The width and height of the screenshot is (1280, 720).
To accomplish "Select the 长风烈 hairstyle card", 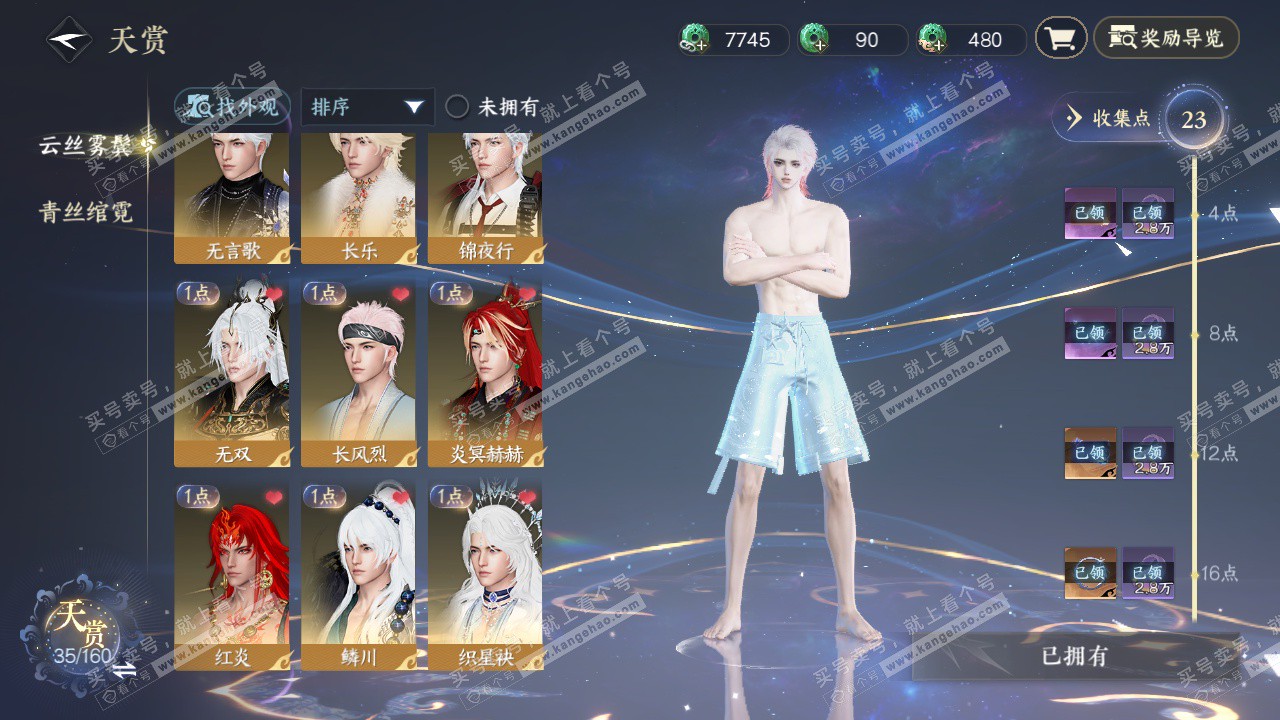I will pyautogui.click(x=359, y=373).
